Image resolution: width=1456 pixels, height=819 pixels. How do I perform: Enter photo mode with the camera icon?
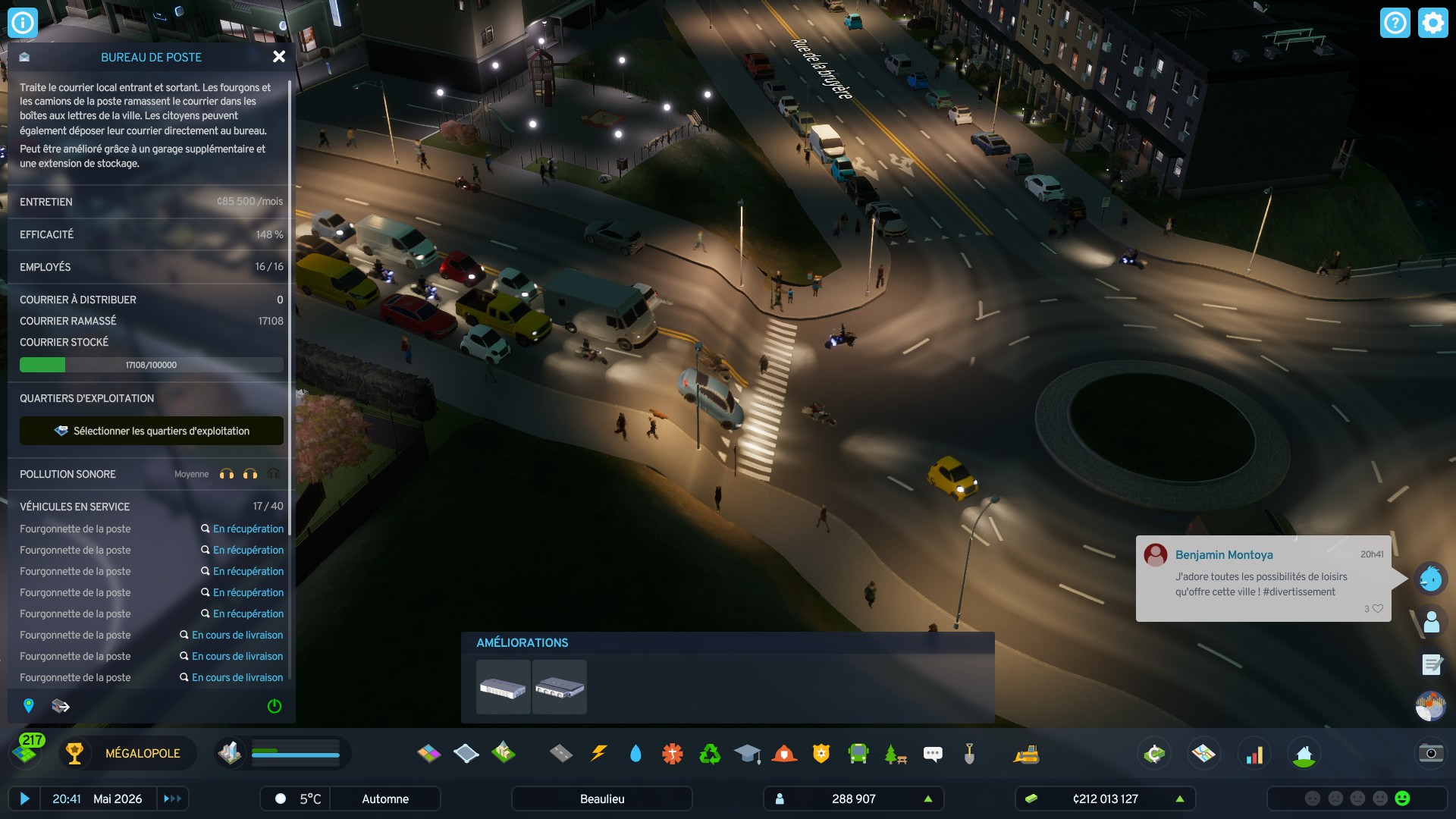click(x=1430, y=755)
